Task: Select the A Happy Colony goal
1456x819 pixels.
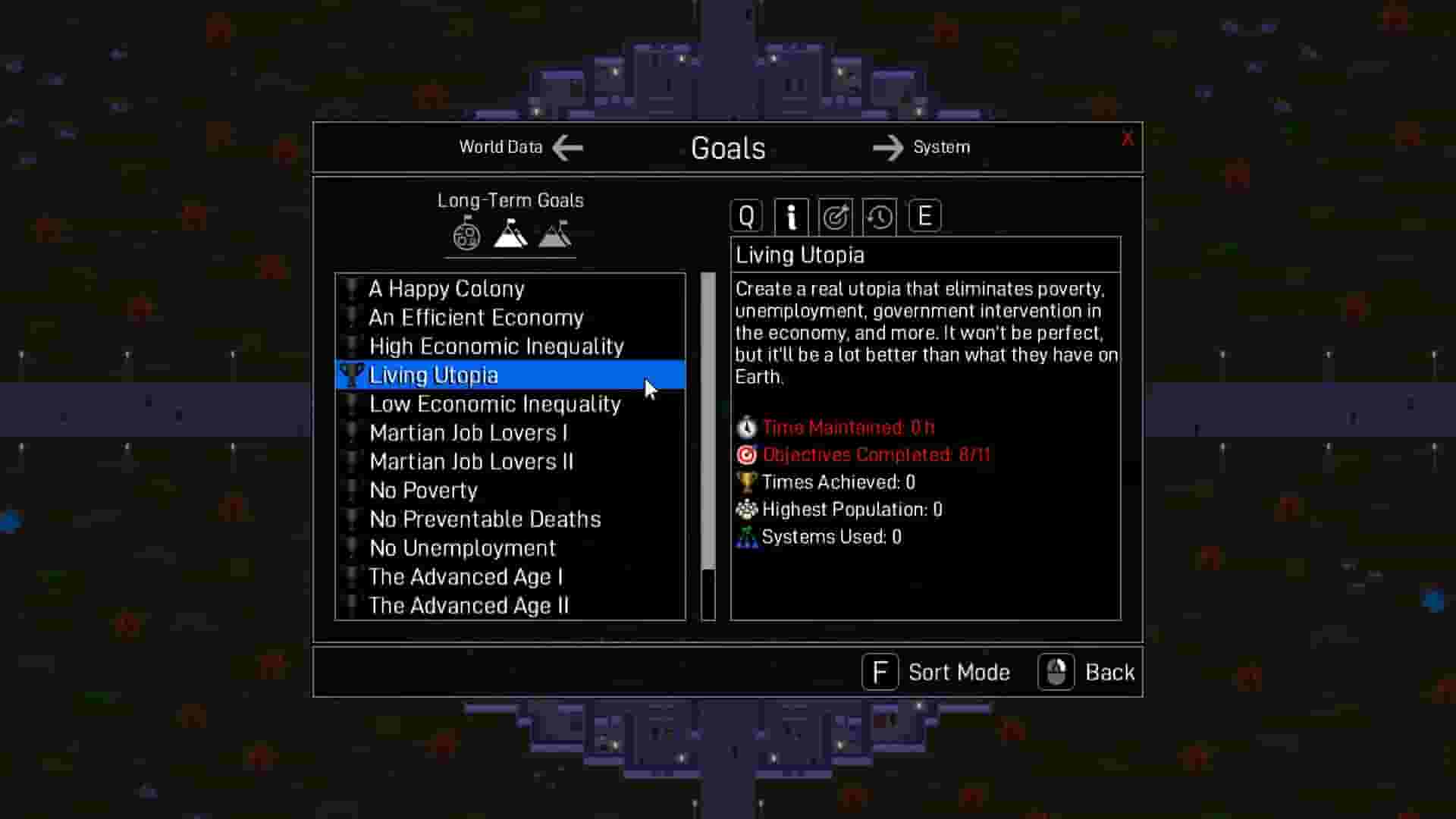Action: [446, 288]
